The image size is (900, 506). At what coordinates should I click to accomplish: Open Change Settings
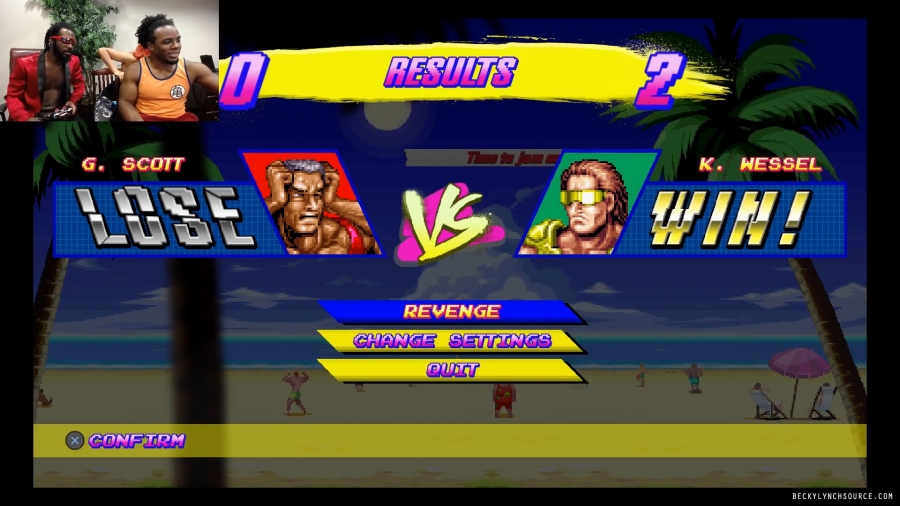point(451,341)
